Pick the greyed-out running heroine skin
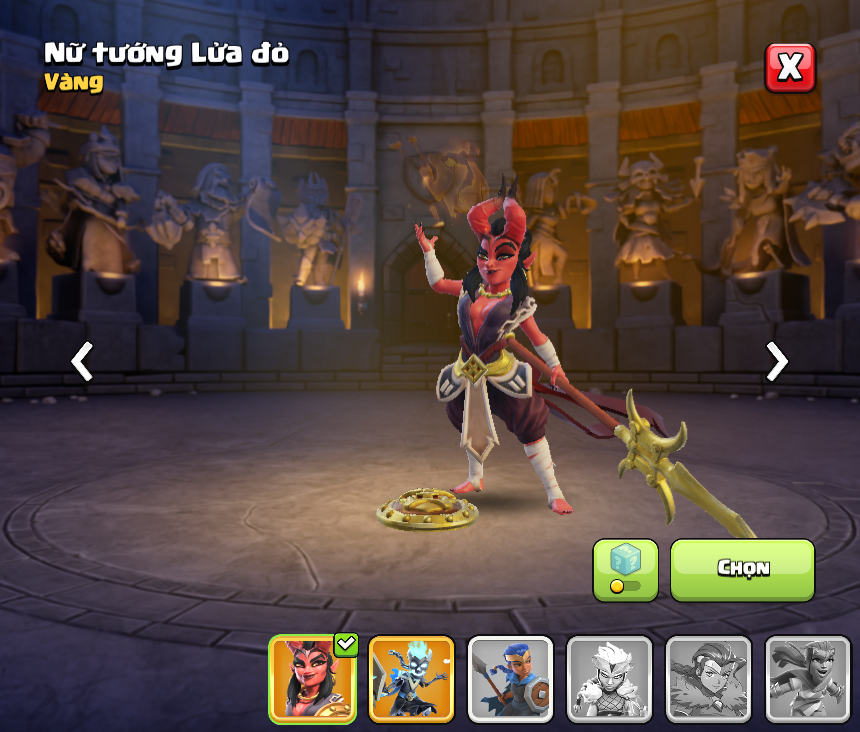Image resolution: width=860 pixels, height=732 pixels. pos(807,679)
